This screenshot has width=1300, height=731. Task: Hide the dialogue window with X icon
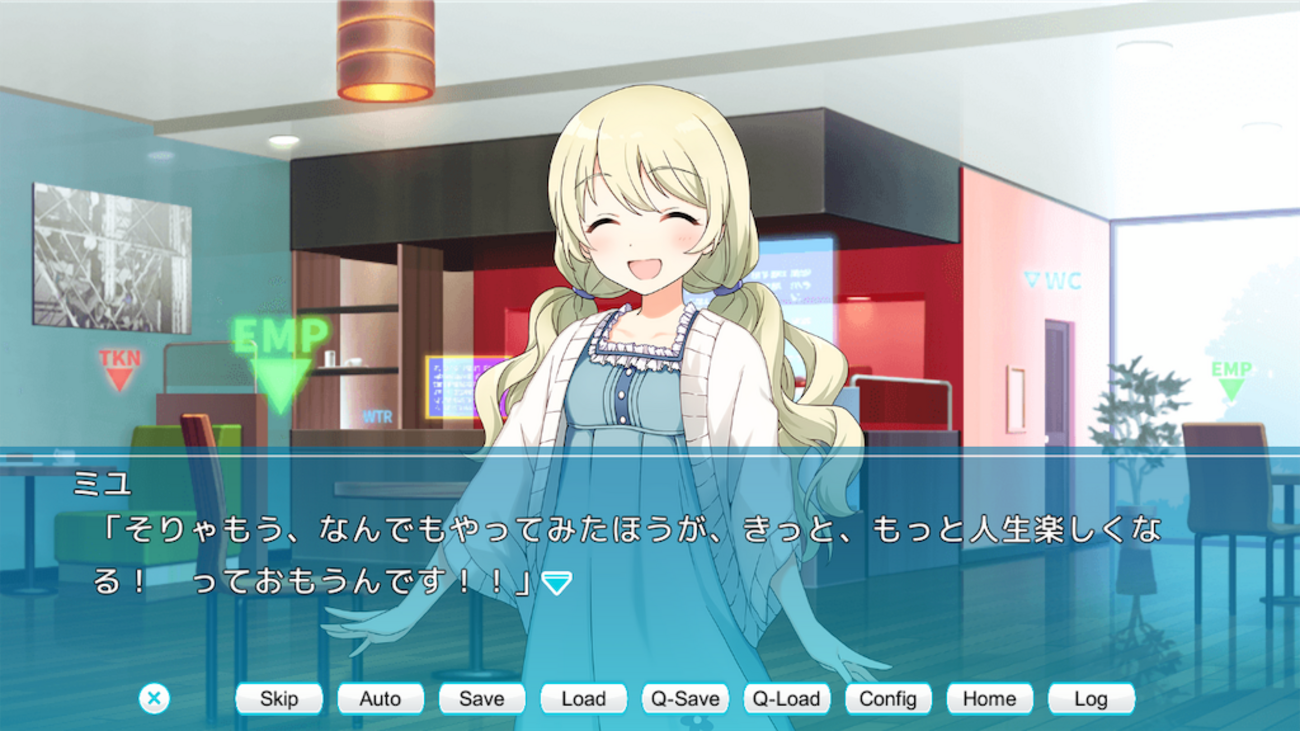[x=154, y=698]
